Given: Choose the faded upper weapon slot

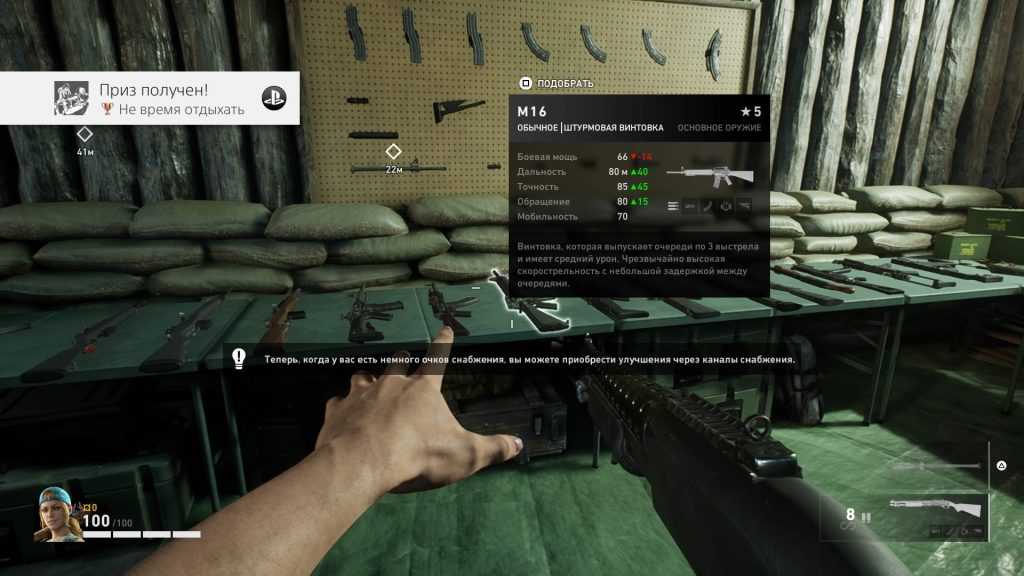Looking at the screenshot, I should pos(935,466).
